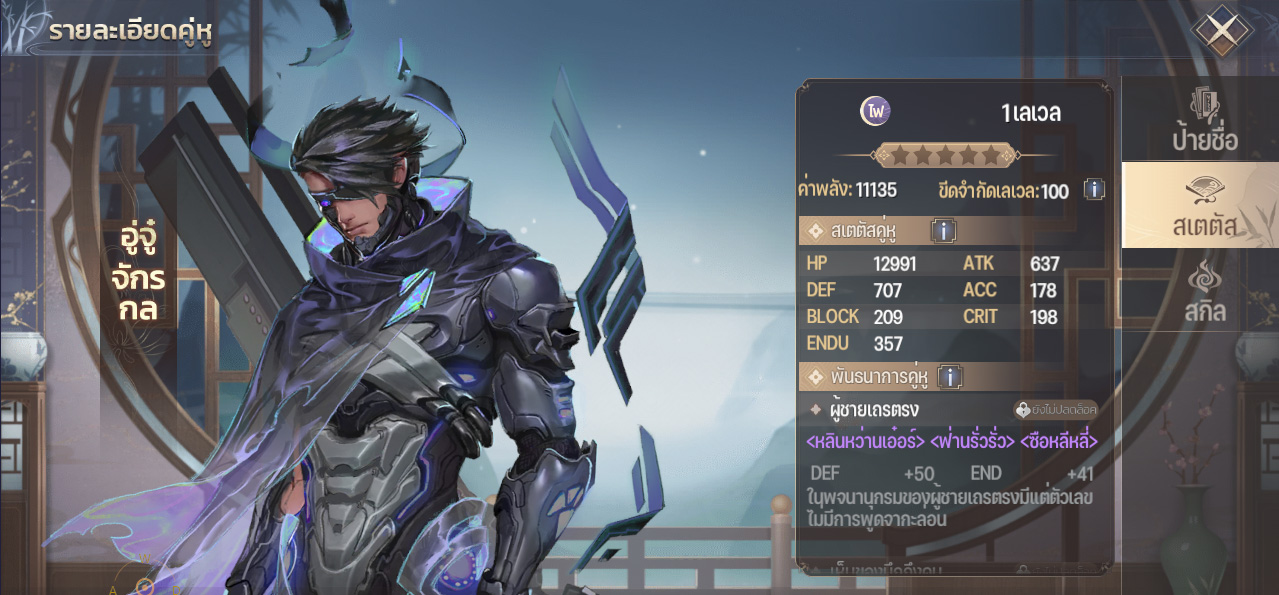1279x595 pixels.
Task: Tap the locked bond status badge
Action: pyautogui.click(x=1056, y=409)
